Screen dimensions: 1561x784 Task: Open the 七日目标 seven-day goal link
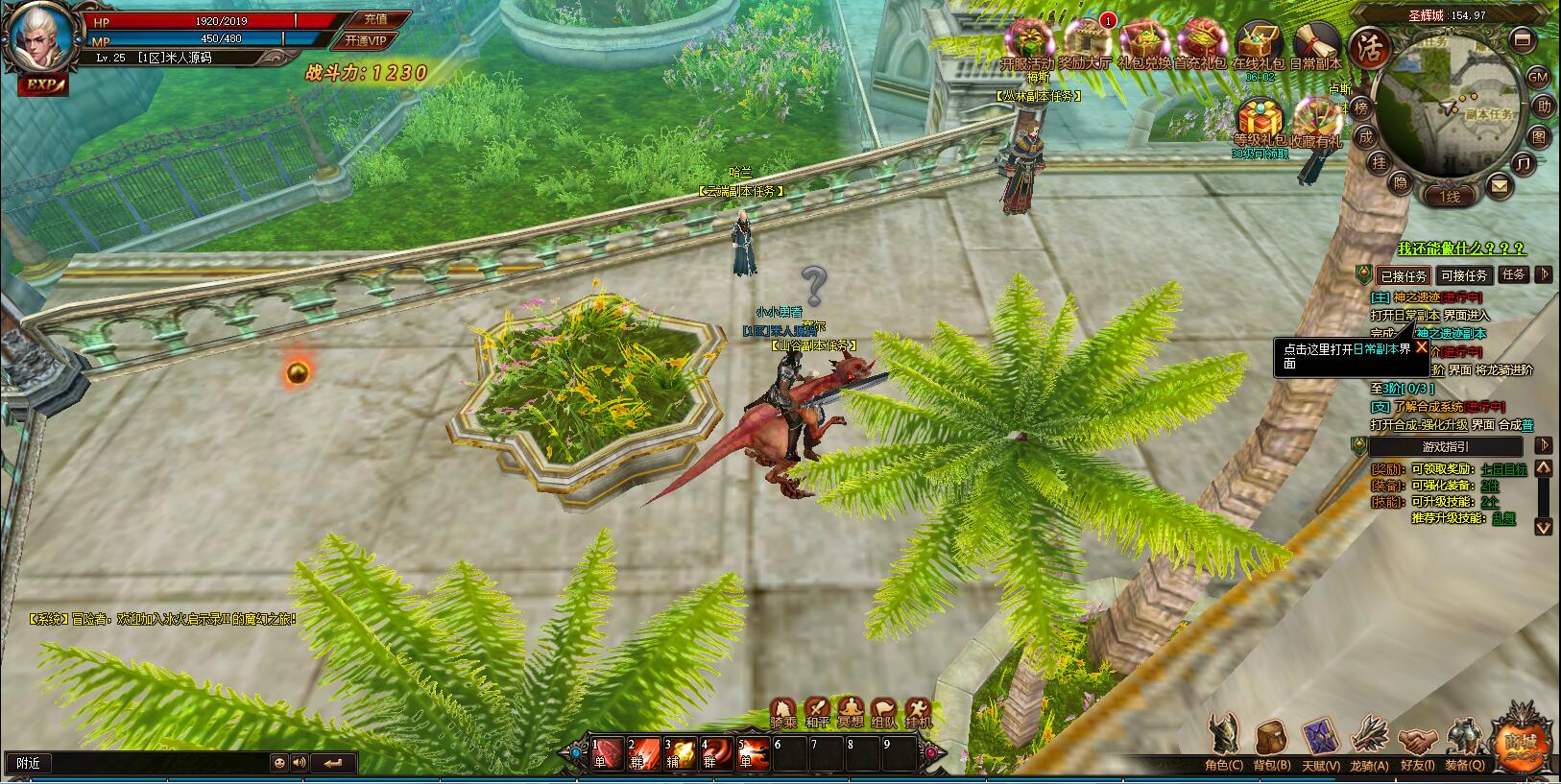pyautogui.click(x=1503, y=469)
